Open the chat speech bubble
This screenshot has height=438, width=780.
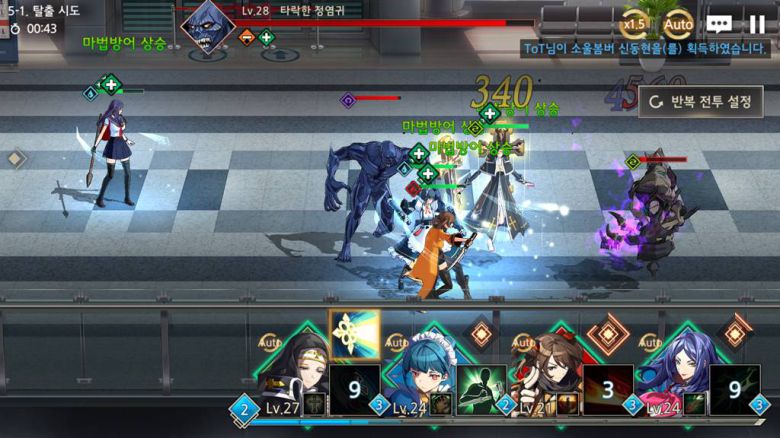719,24
